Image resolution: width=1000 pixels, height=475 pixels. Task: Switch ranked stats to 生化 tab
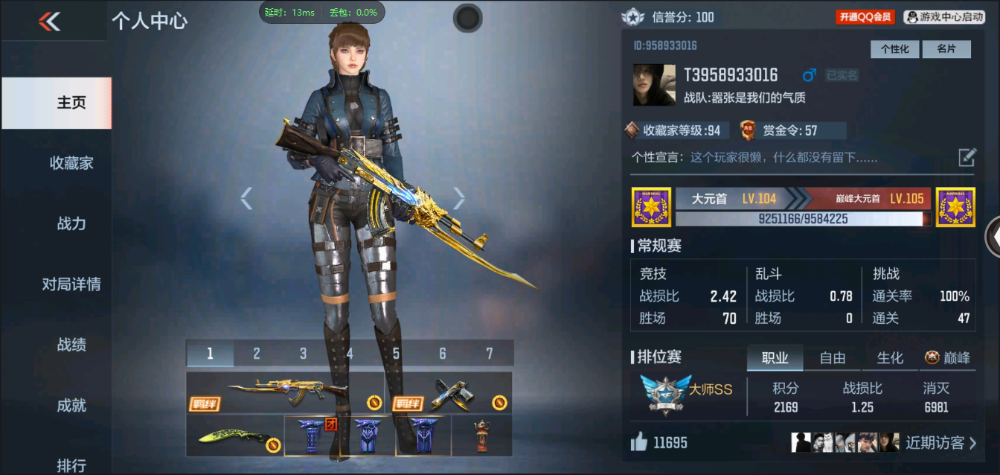tap(890, 358)
